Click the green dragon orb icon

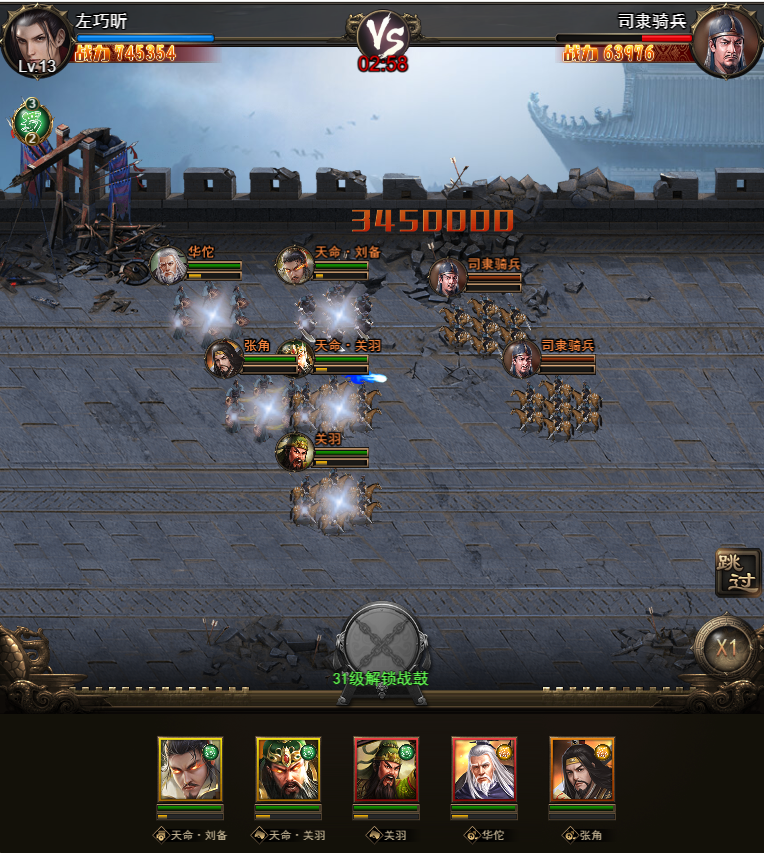(31, 122)
